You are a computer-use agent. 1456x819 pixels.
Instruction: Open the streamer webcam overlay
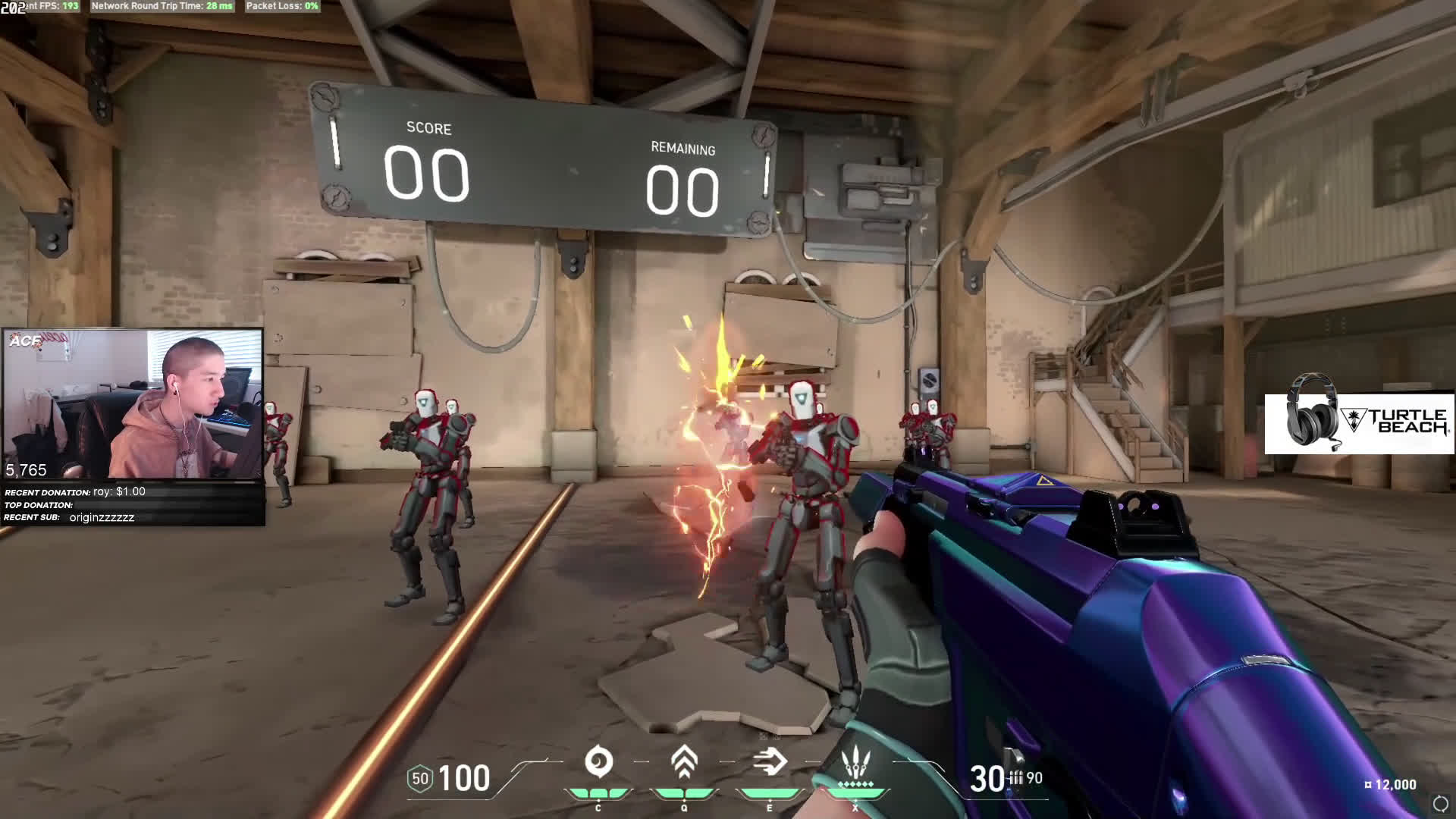coord(133,404)
